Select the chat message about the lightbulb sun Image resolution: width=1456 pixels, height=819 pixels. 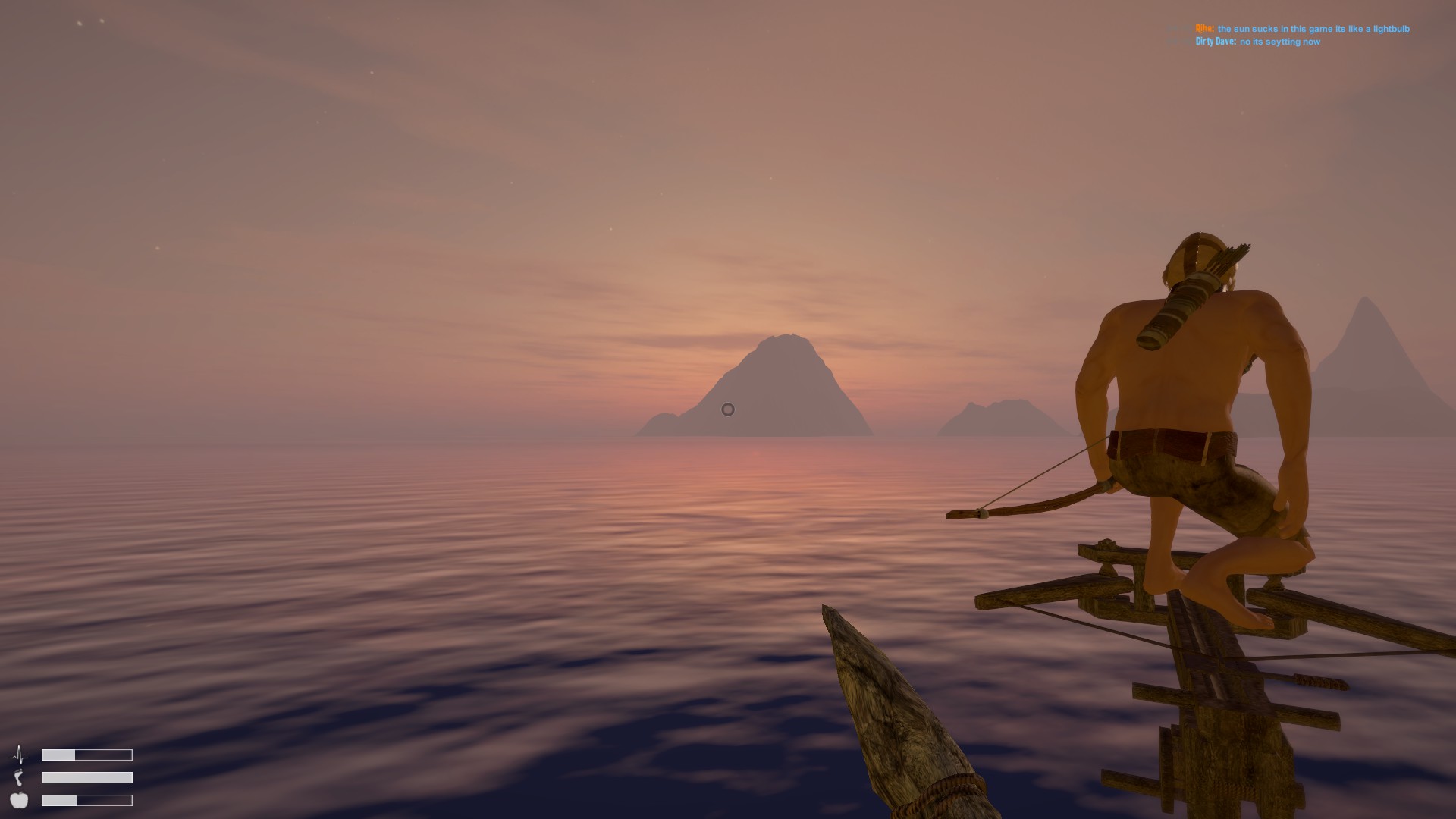point(1313,29)
